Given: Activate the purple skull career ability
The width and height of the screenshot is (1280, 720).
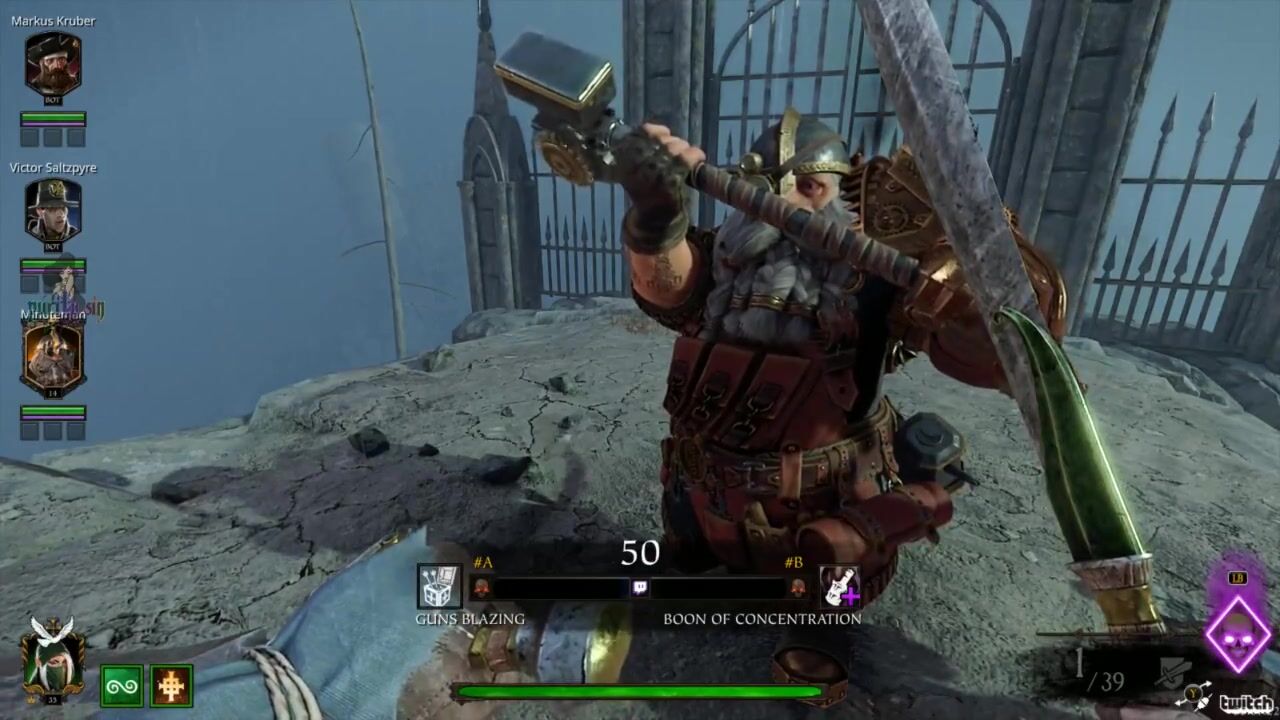Looking at the screenshot, I should pyautogui.click(x=1237, y=634).
